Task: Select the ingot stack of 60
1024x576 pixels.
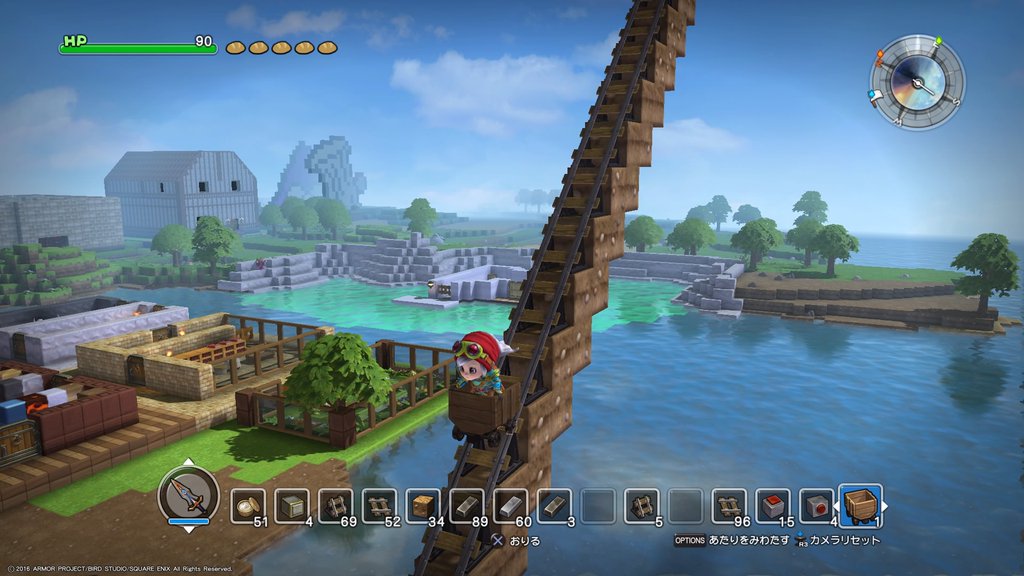Action: [x=510, y=506]
